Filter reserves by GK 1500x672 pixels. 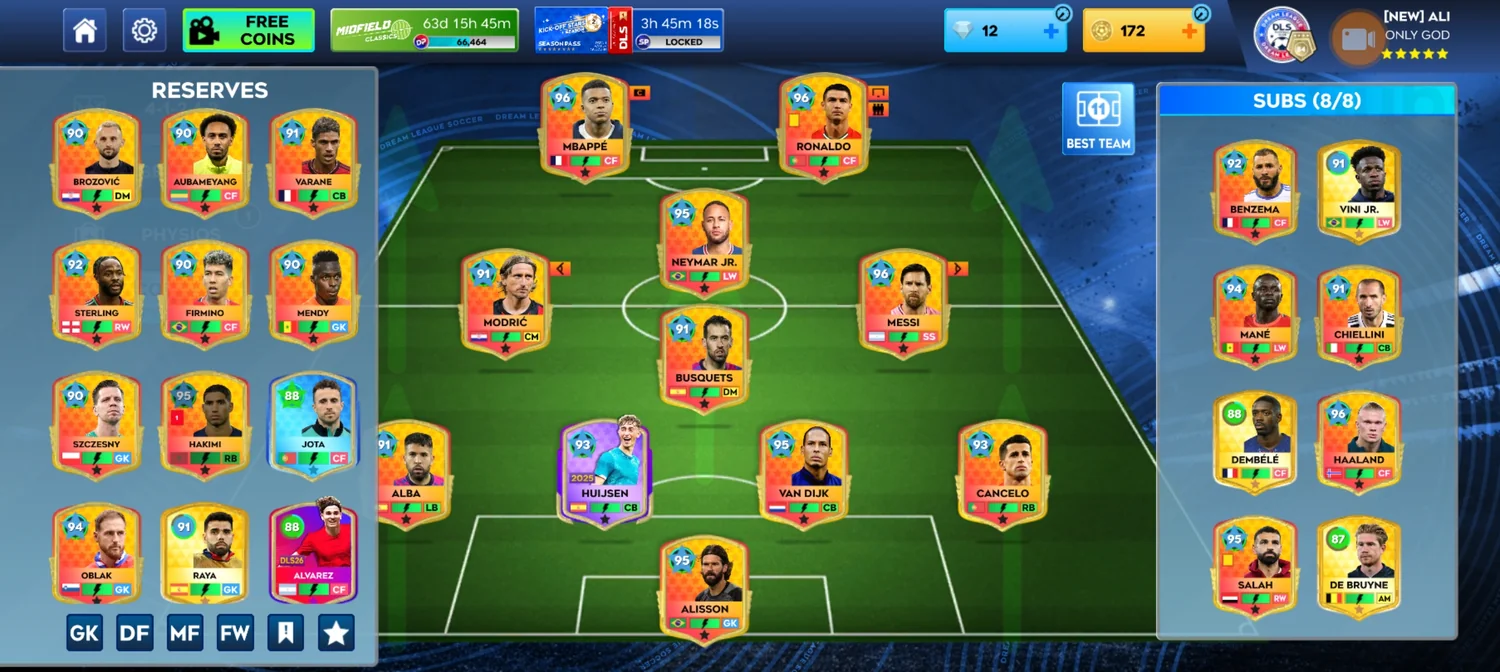(x=85, y=633)
